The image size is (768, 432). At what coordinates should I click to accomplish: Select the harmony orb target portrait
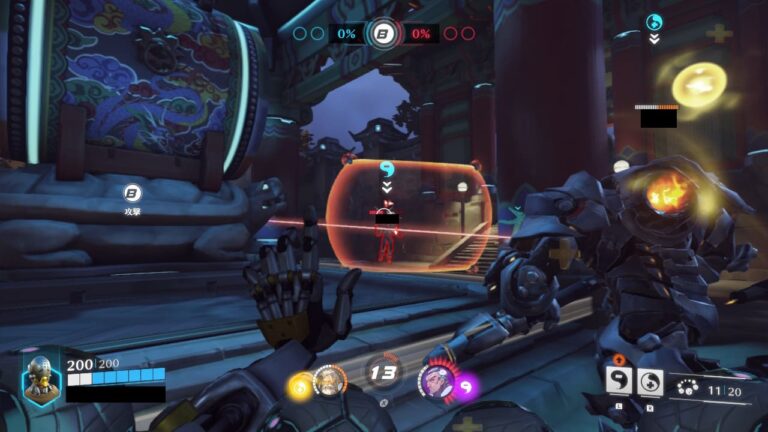(x=328, y=380)
